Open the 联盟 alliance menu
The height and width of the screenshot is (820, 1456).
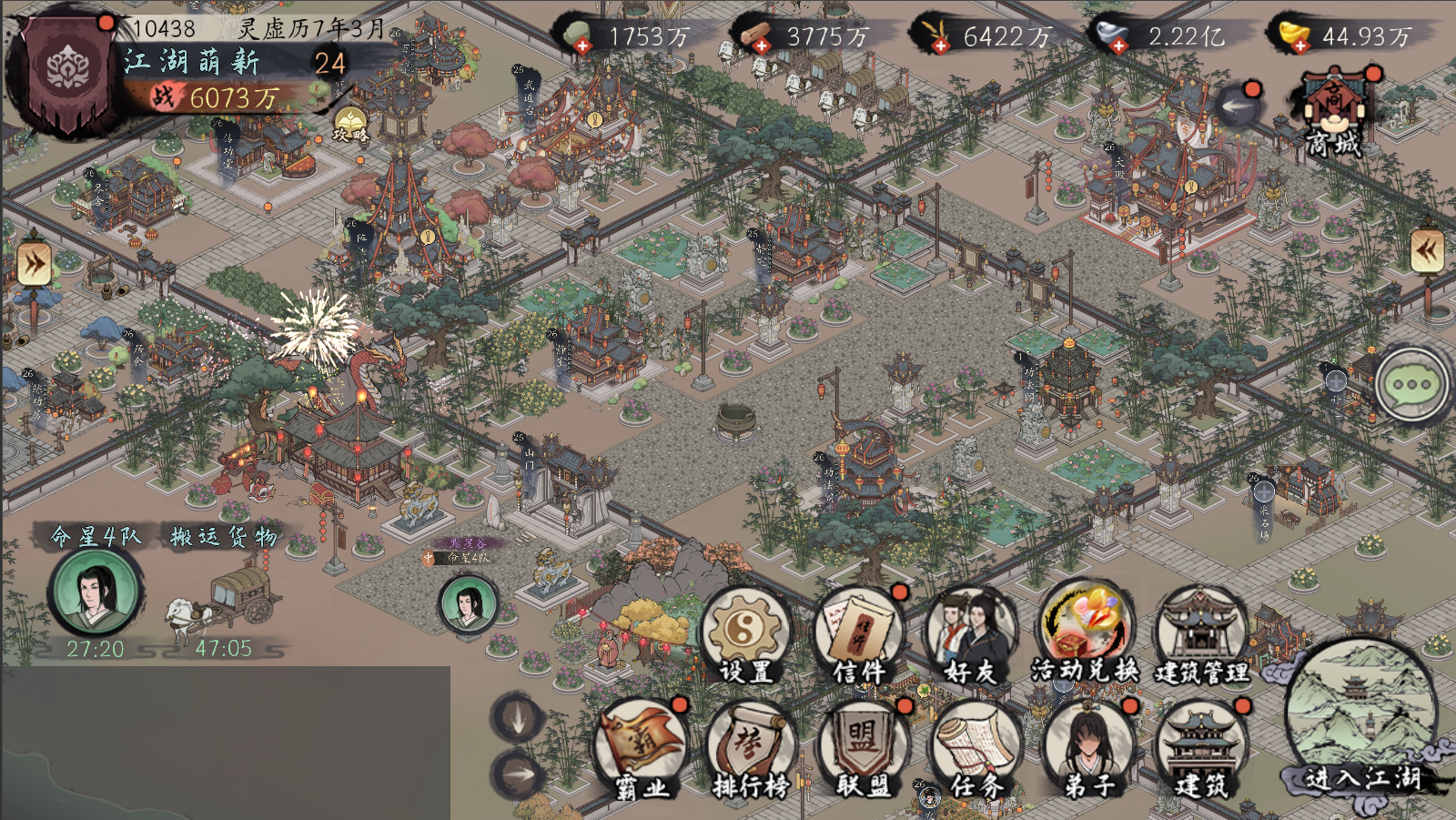coord(863,748)
